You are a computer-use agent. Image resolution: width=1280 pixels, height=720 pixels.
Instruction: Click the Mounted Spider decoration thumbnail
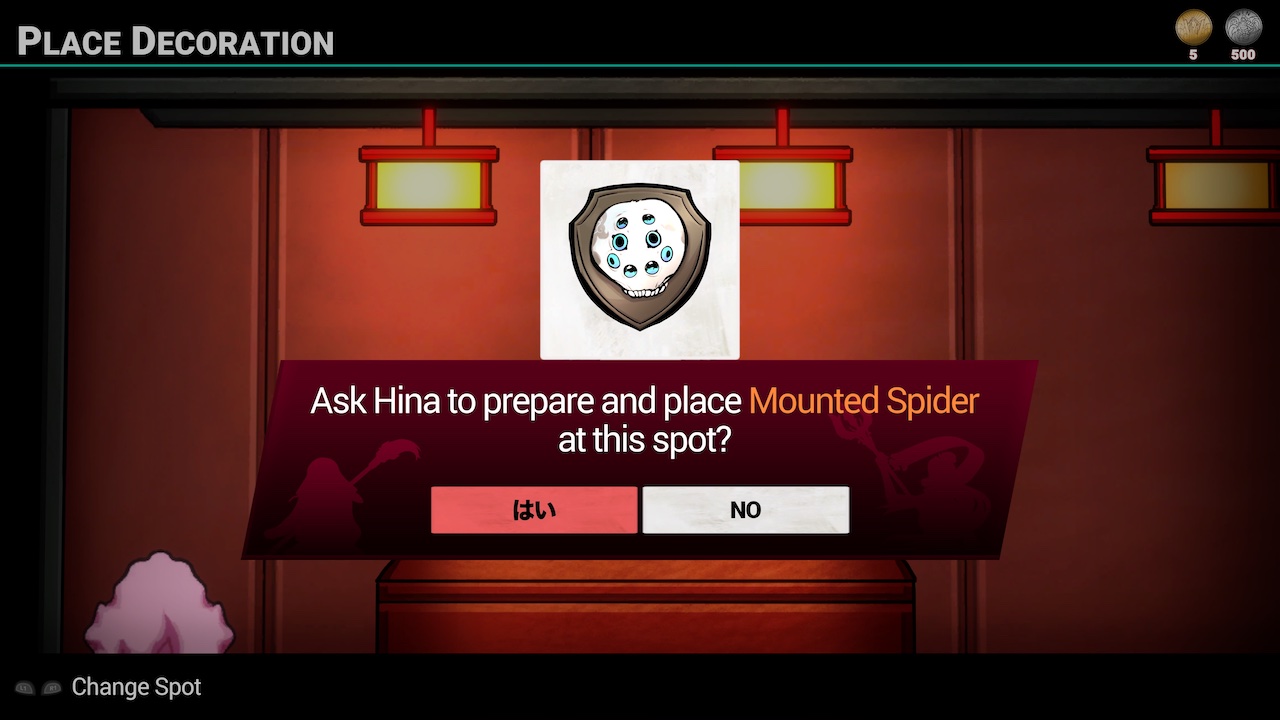tap(639, 258)
